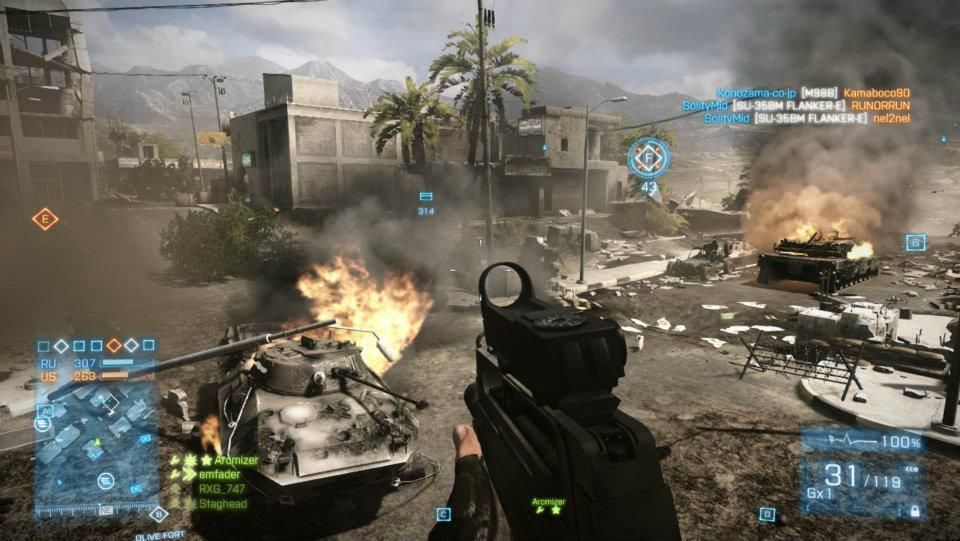Click the C objective flag marker

tap(442, 514)
